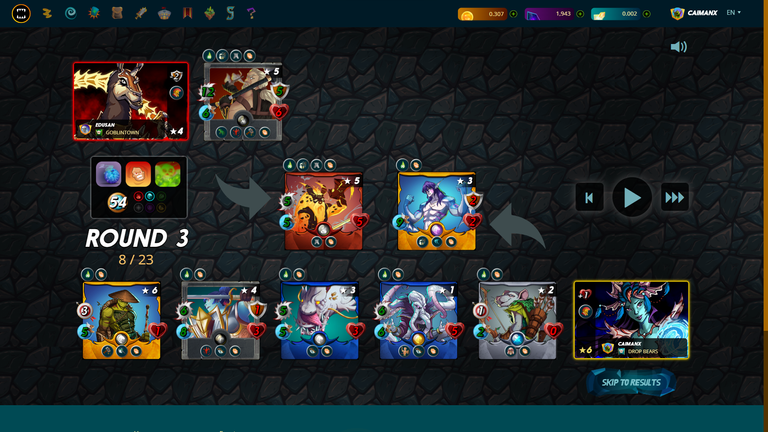Add more gold coin currency
This screenshot has height=432, width=768.
click(513, 14)
